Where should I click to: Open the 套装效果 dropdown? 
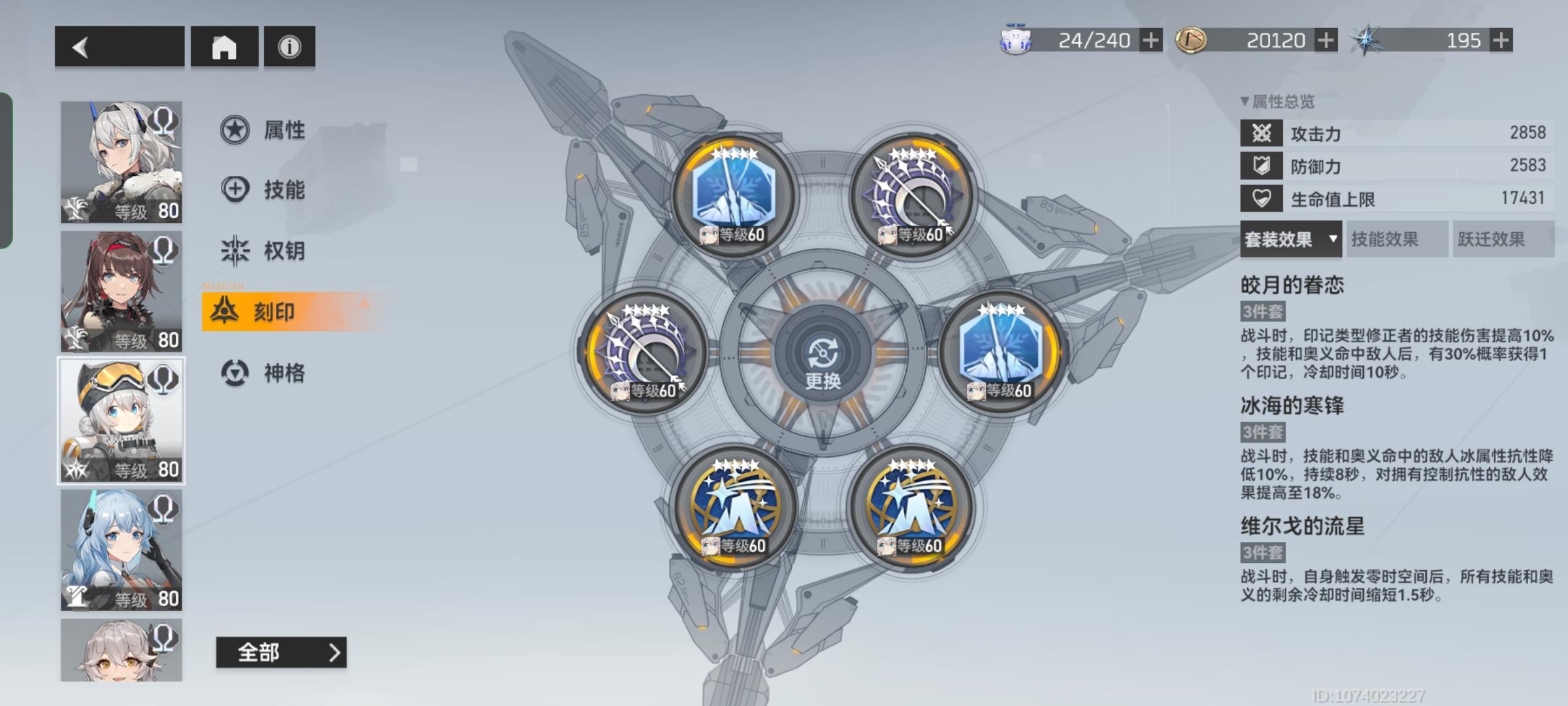[x=1290, y=240]
